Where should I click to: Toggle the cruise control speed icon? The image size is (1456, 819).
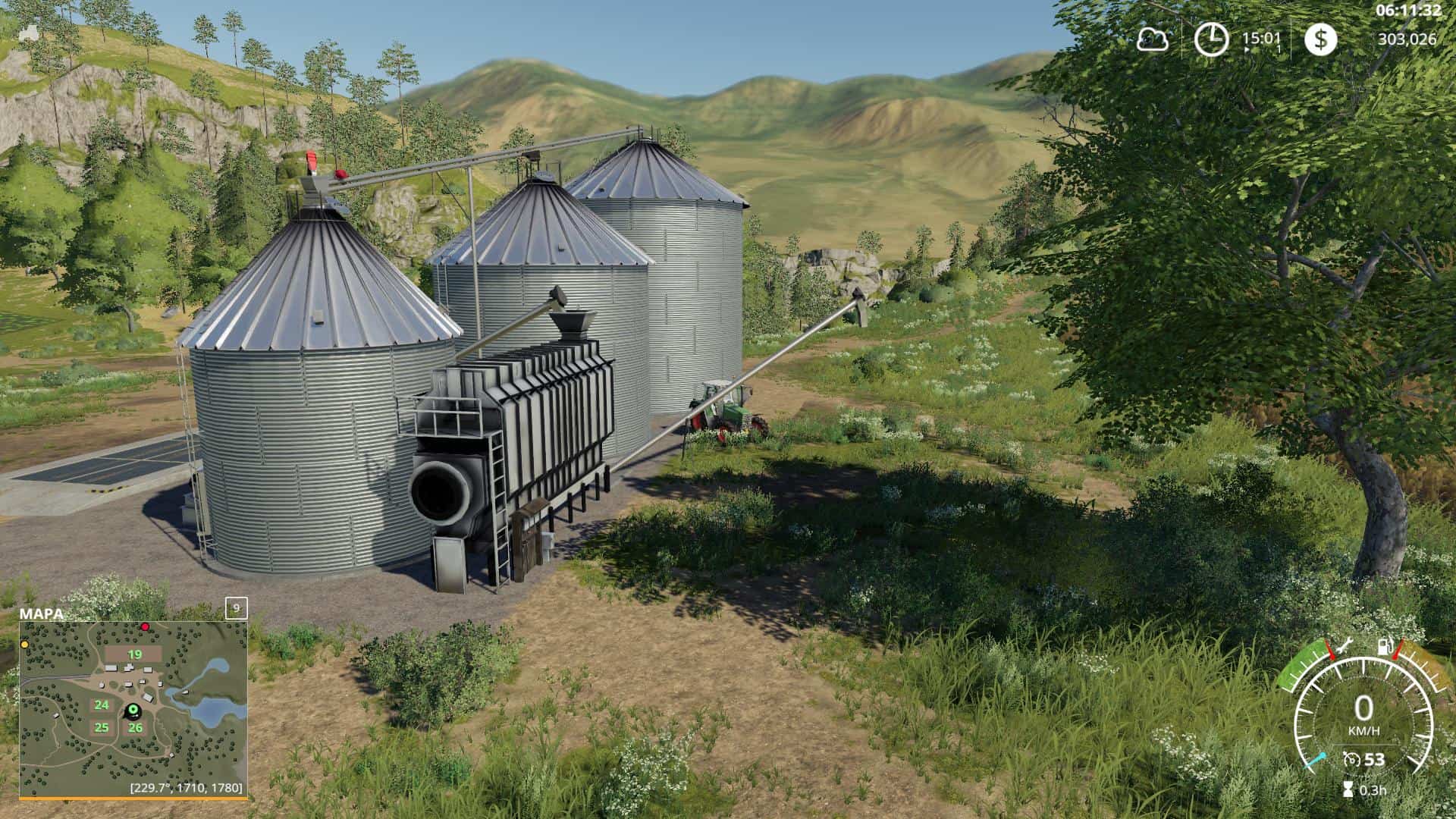(1351, 760)
